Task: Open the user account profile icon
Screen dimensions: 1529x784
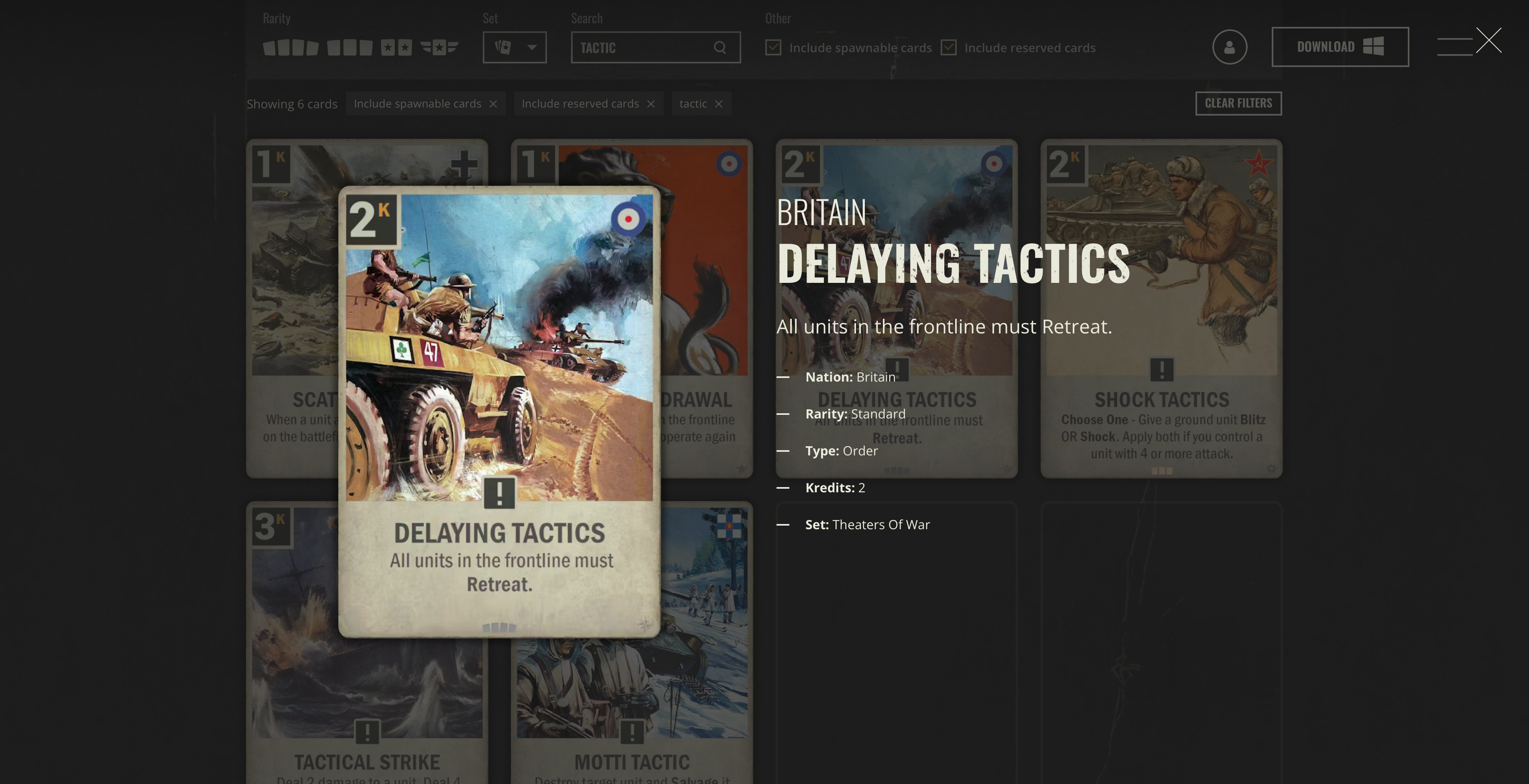Action: pos(1229,47)
